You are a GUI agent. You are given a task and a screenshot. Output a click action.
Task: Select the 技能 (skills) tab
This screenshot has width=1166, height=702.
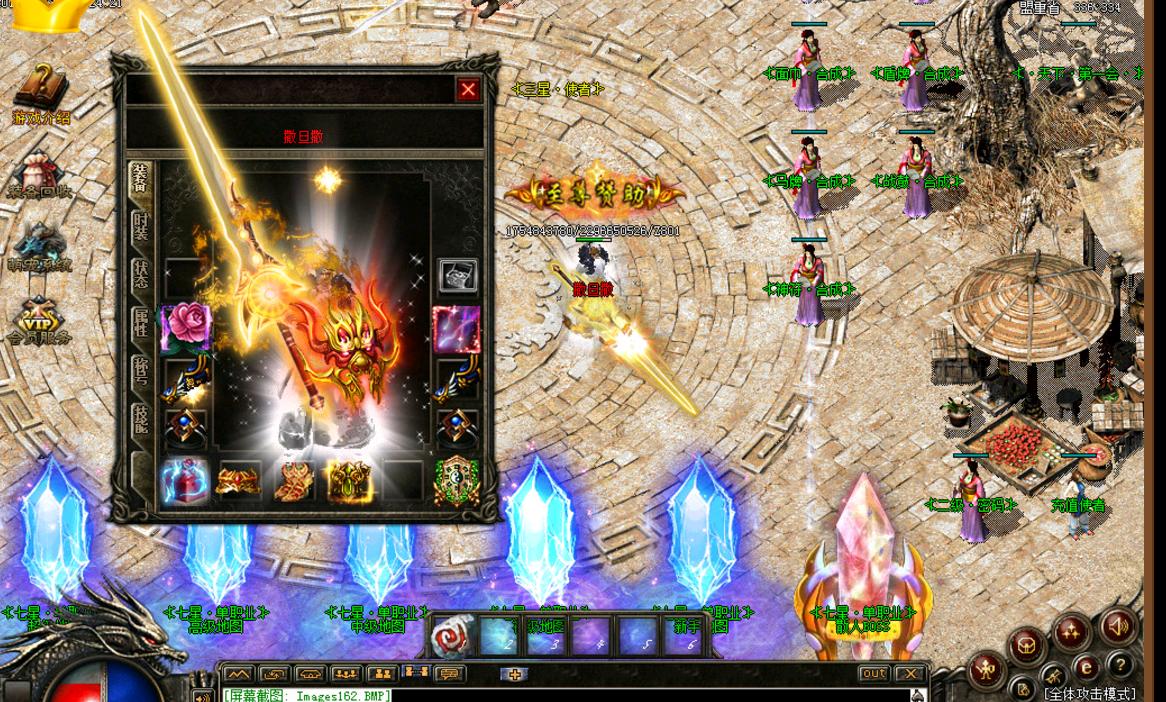coord(142,419)
